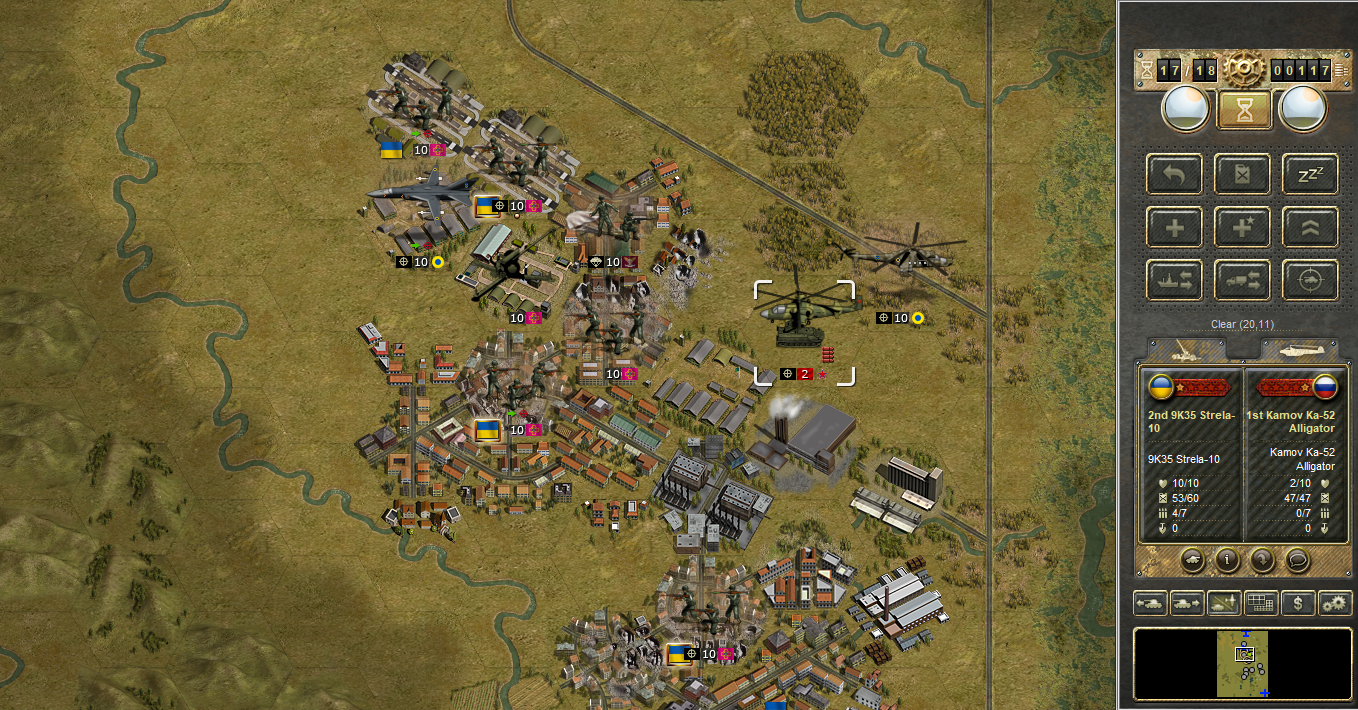Upgrade the unit with the chevrons button
Screen dimensions: 1358x710
pyautogui.click(x=1310, y=227)
